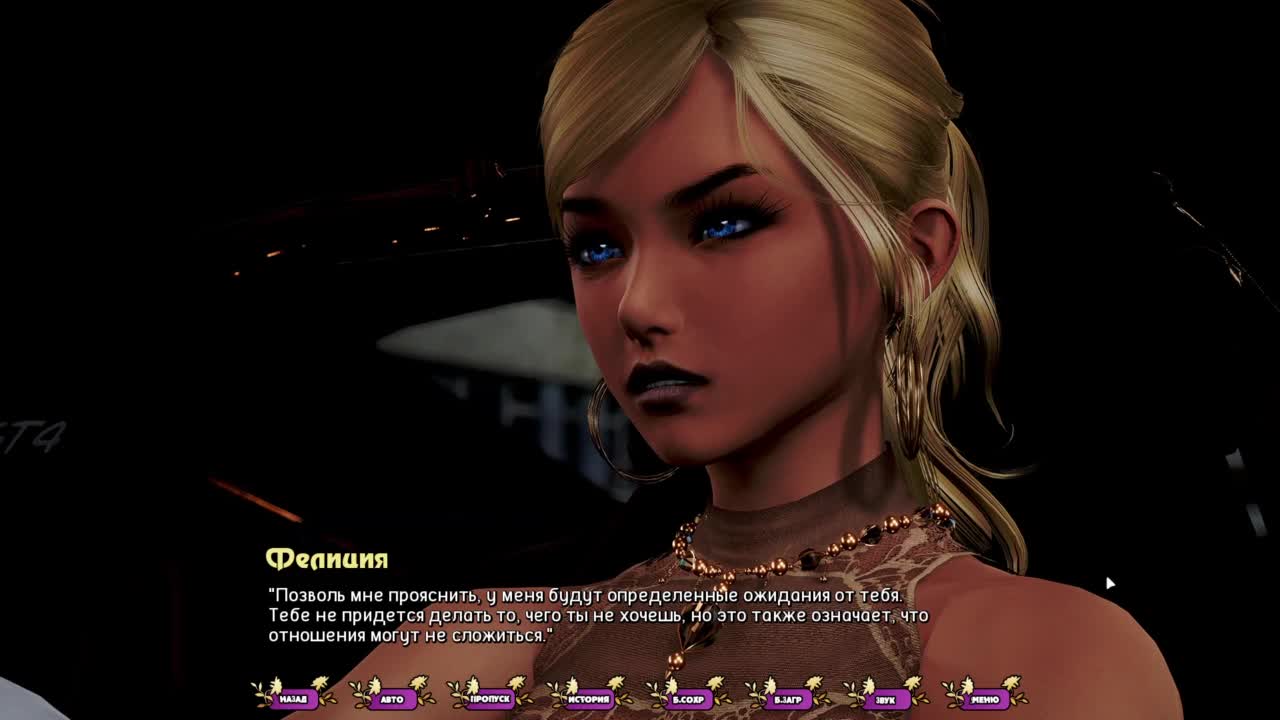Screen dimensions: 1280x720
Task: Open the ИСТОРИЯ dialogue history
Action: [589, 699]
